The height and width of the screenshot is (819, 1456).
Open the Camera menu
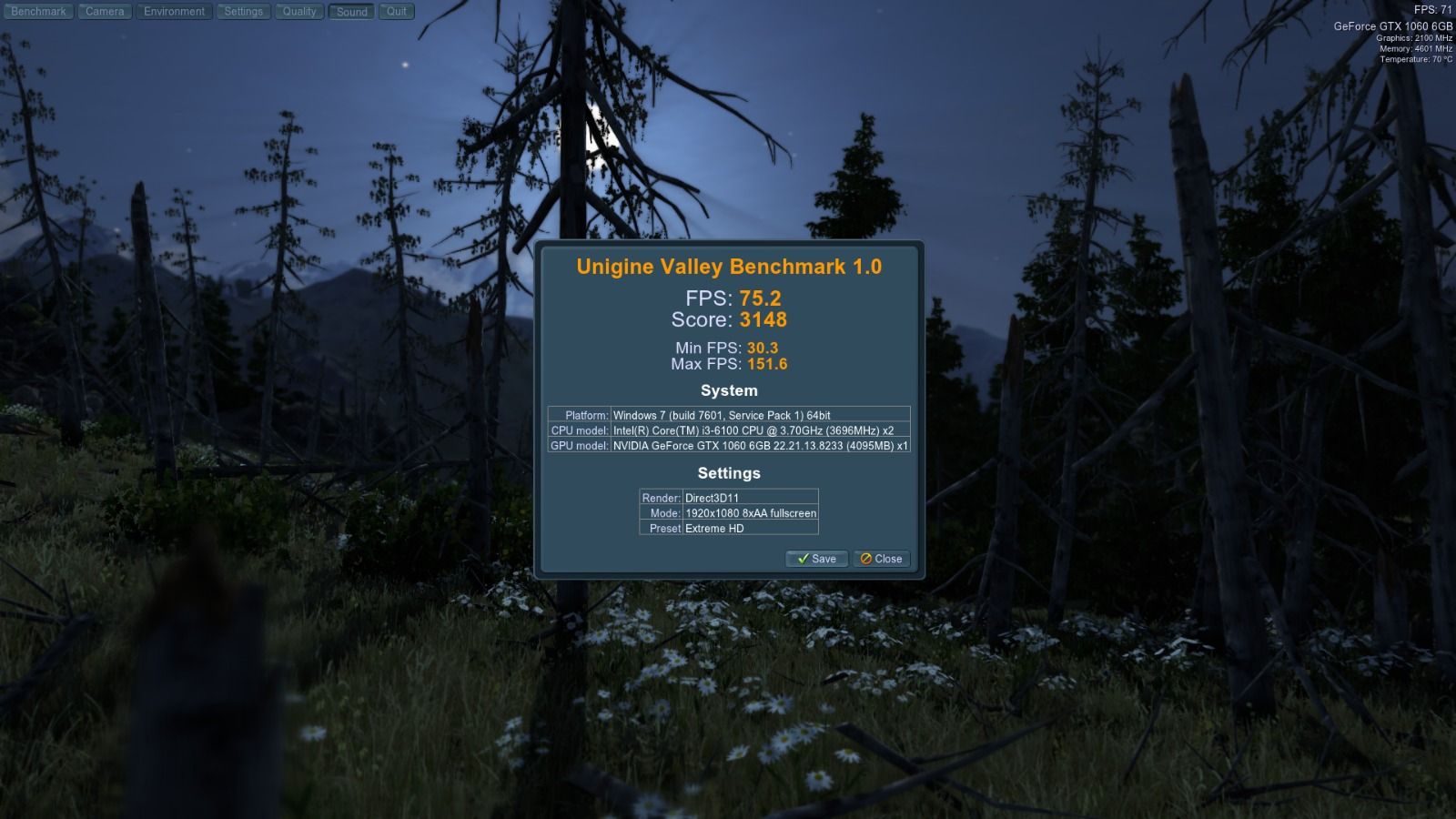(x=105, y=12)
